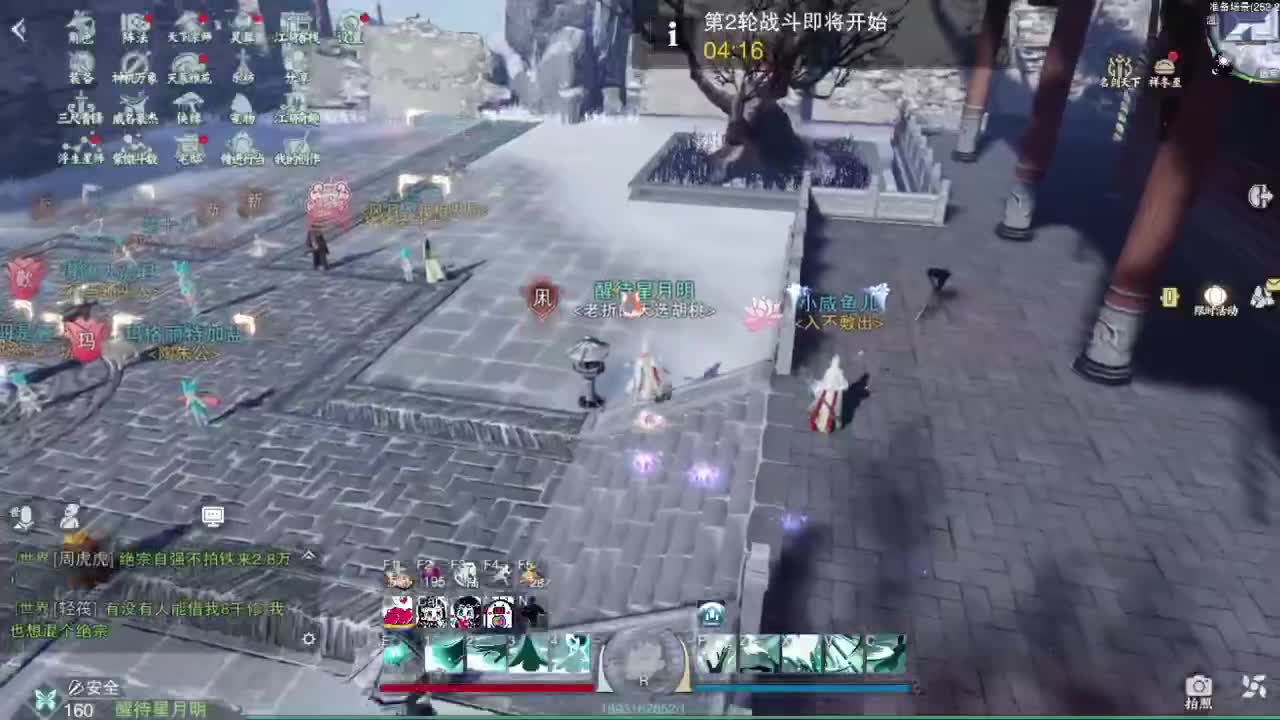Open chat settings with the gear icon
This screenshot has height=720, width=1280.
(x=307, y=640)
